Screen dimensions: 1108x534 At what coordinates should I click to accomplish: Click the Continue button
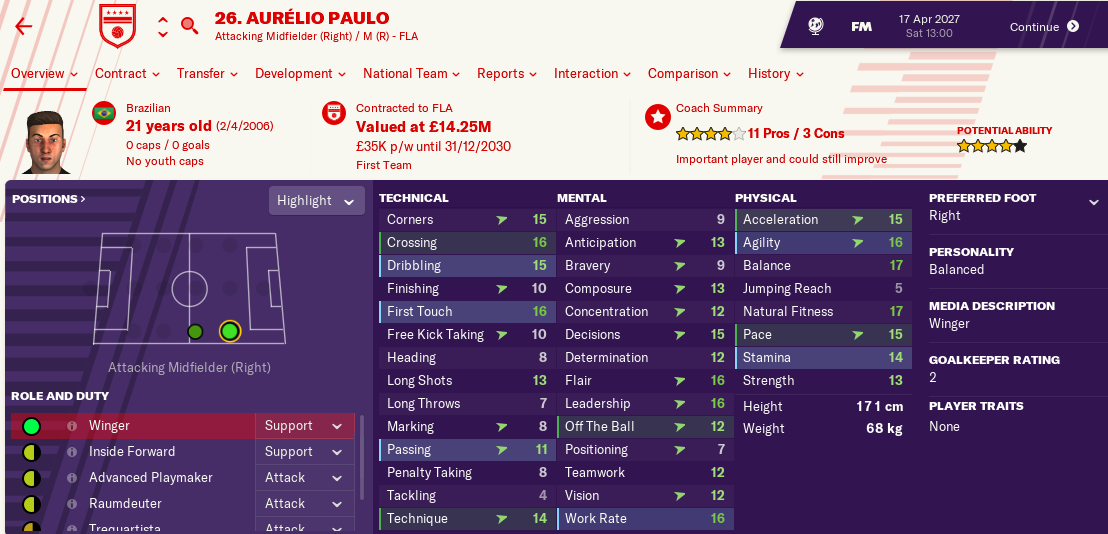[x=1044, y=27]
